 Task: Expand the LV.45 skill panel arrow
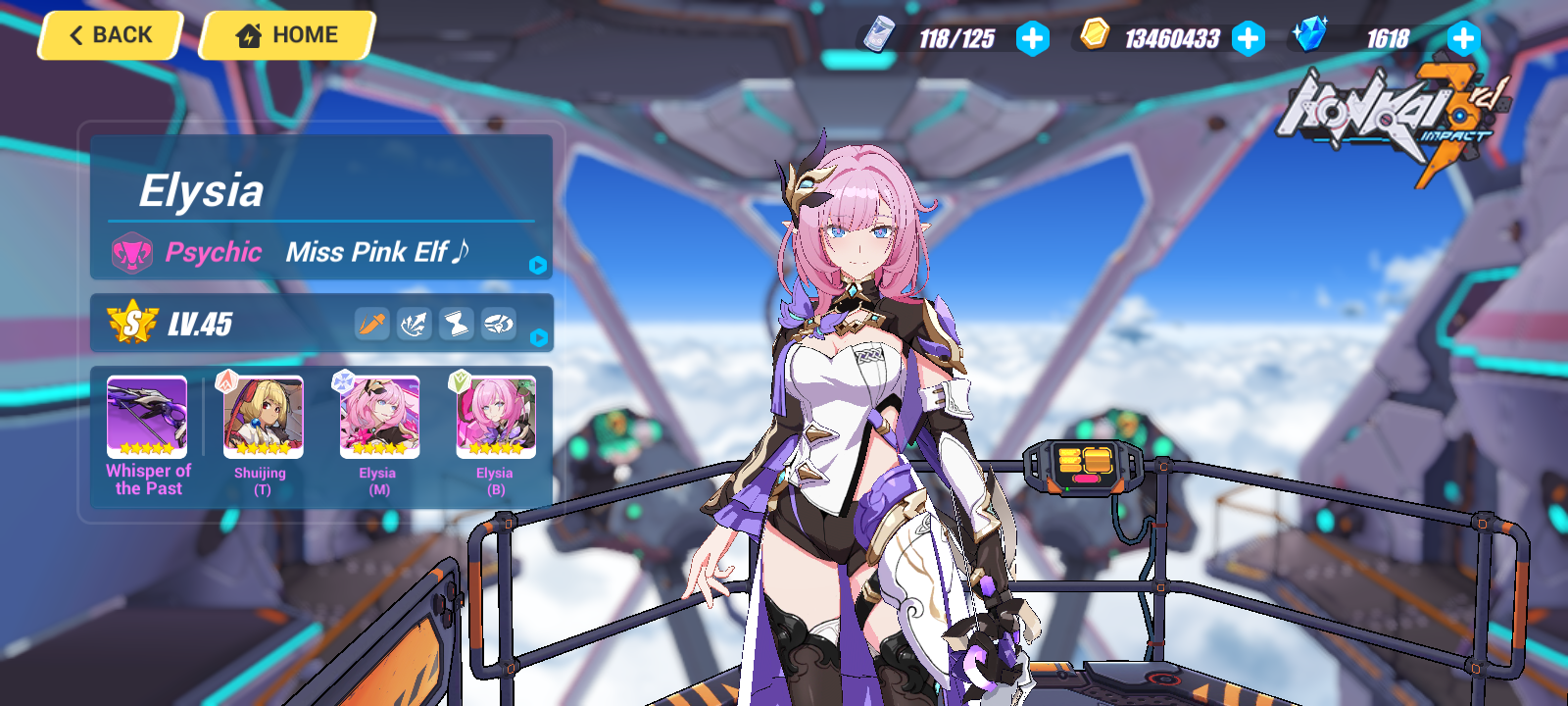pos(538,337)
